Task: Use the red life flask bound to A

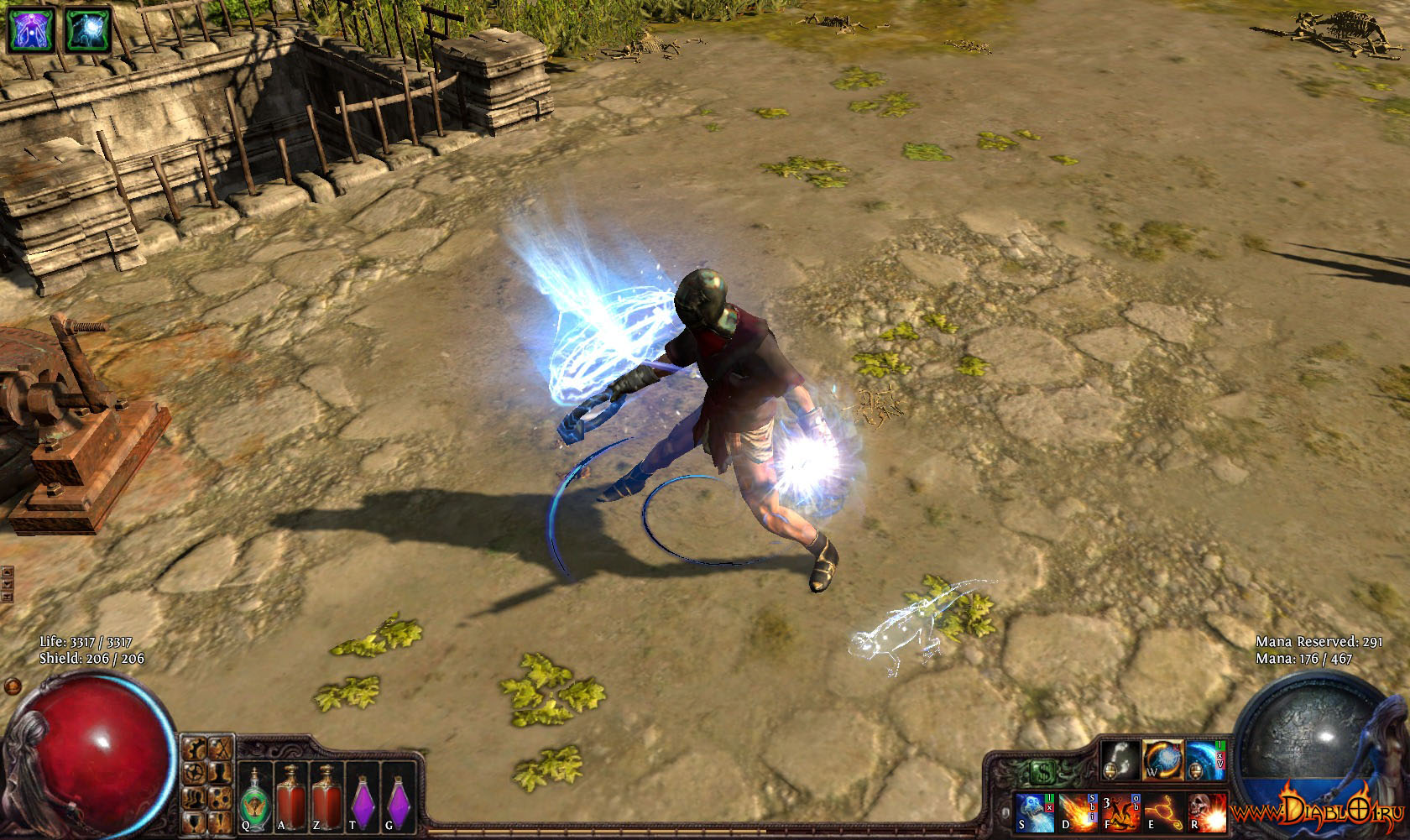Action: point(290,796)
